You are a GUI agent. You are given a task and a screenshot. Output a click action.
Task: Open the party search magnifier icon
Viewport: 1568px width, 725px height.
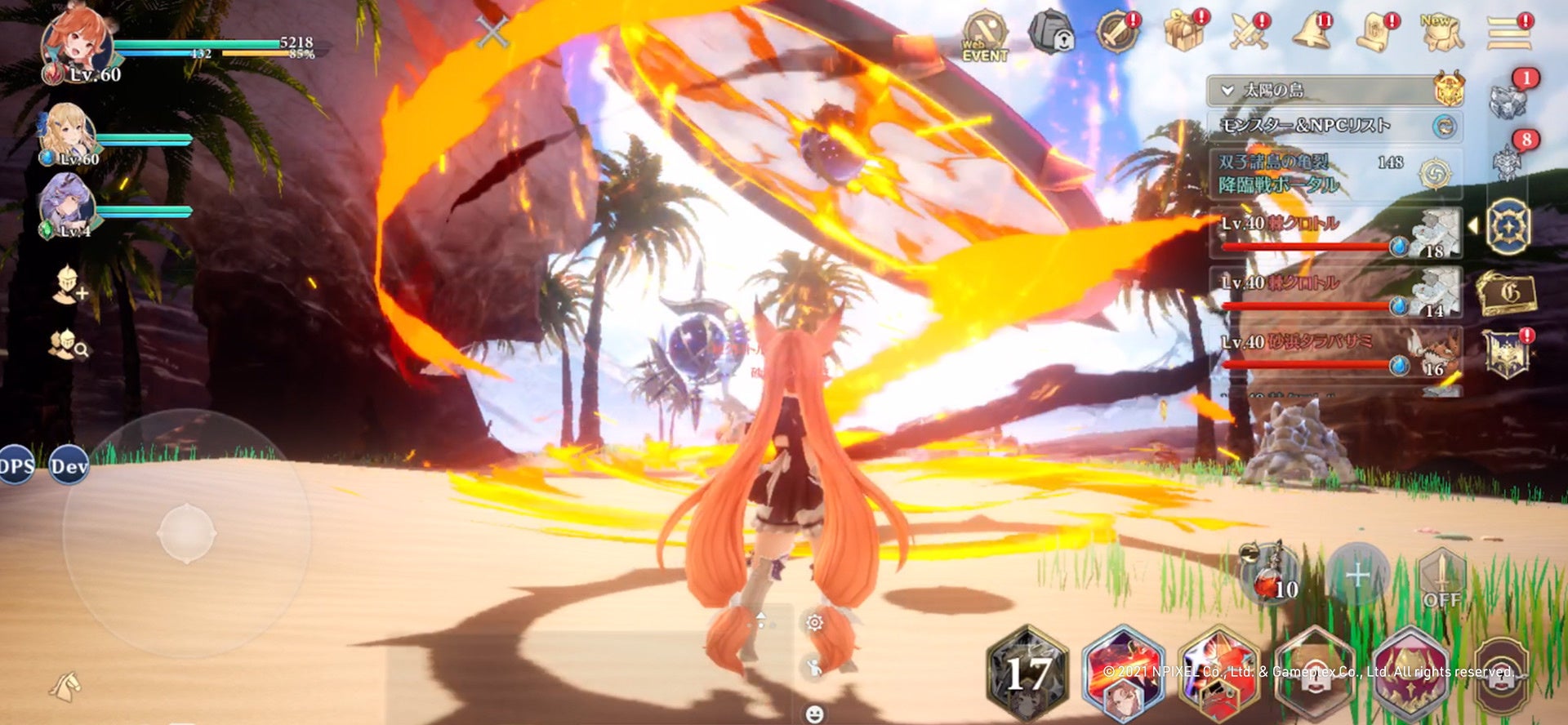point(69,345)
